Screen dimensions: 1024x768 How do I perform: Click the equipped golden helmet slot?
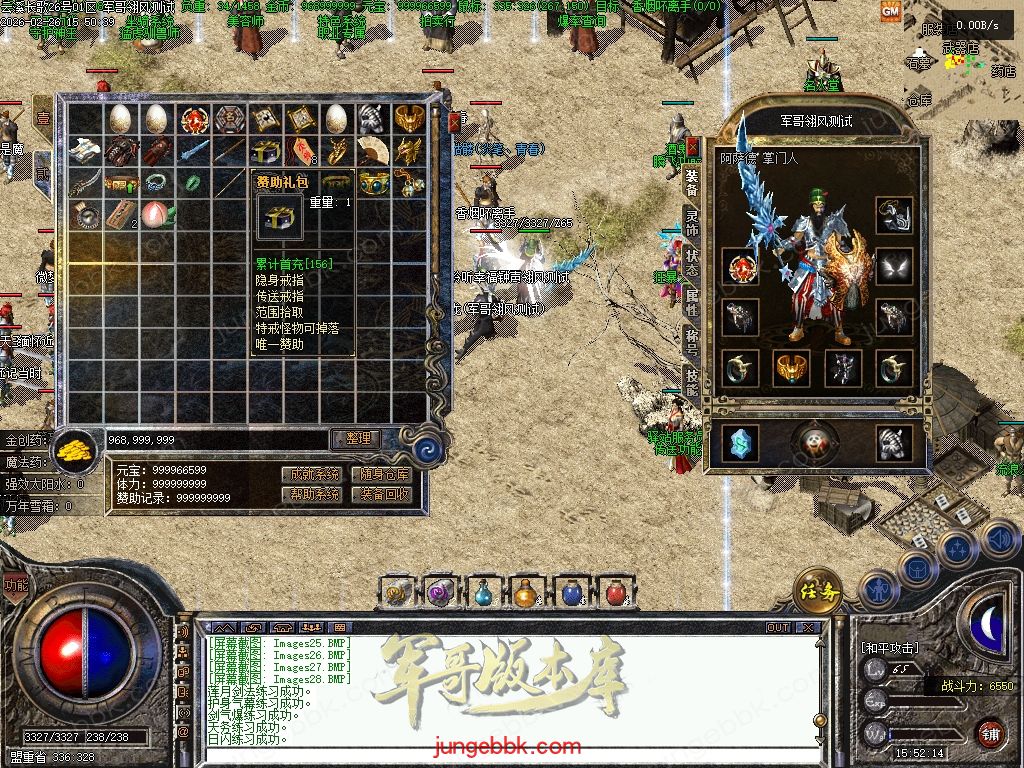pos(792,368)
